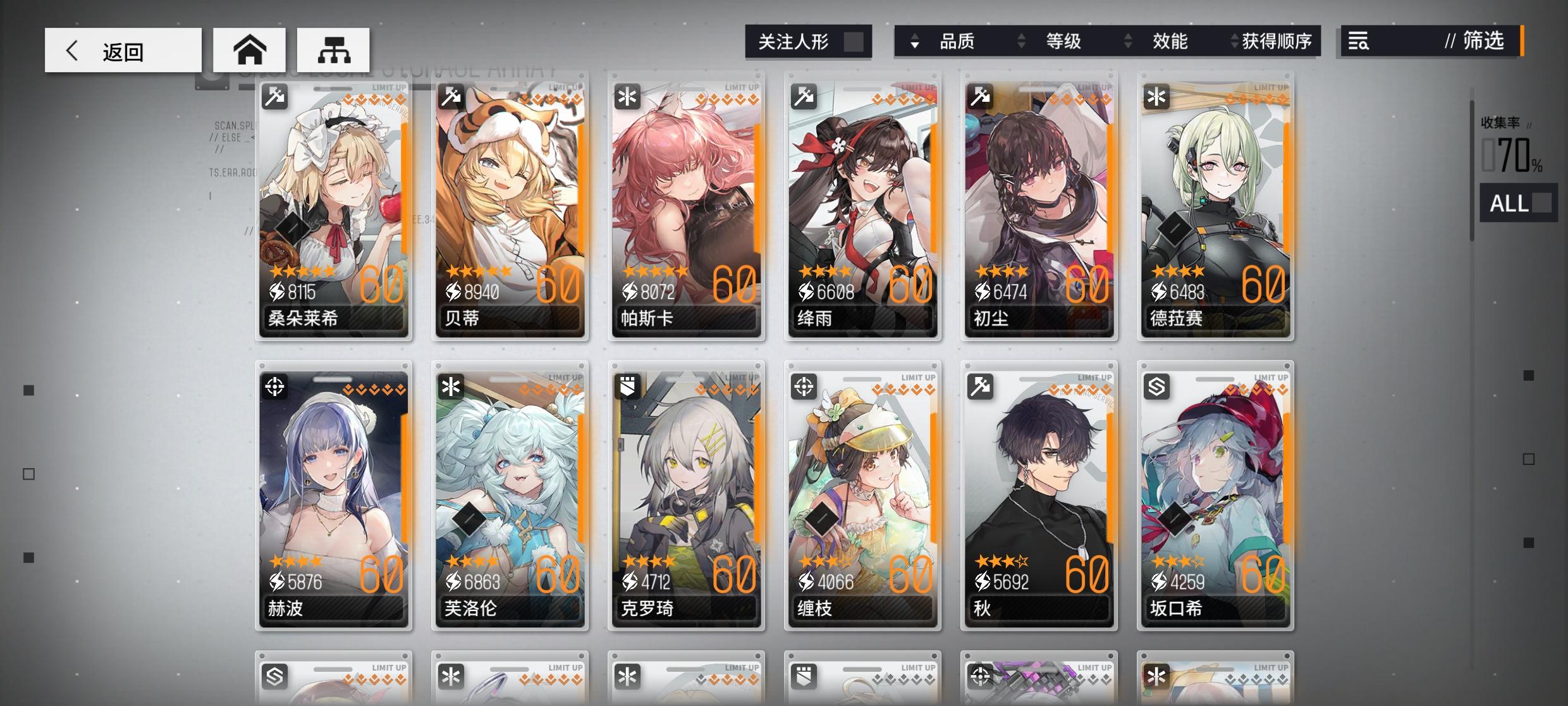Click the crosshair class icon on 赫波's card
The height and width of the screenshot is (706, 1568).
[273, 386]
